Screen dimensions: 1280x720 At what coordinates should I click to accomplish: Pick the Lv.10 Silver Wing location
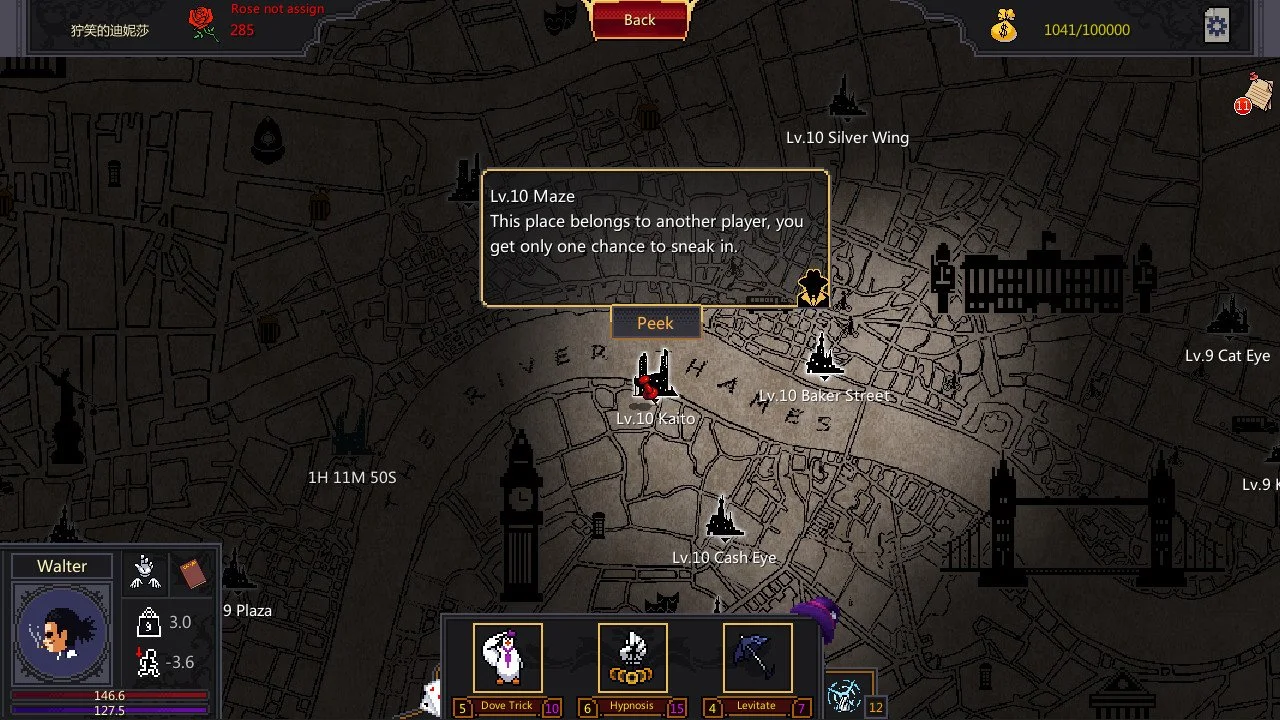[846, 99]
